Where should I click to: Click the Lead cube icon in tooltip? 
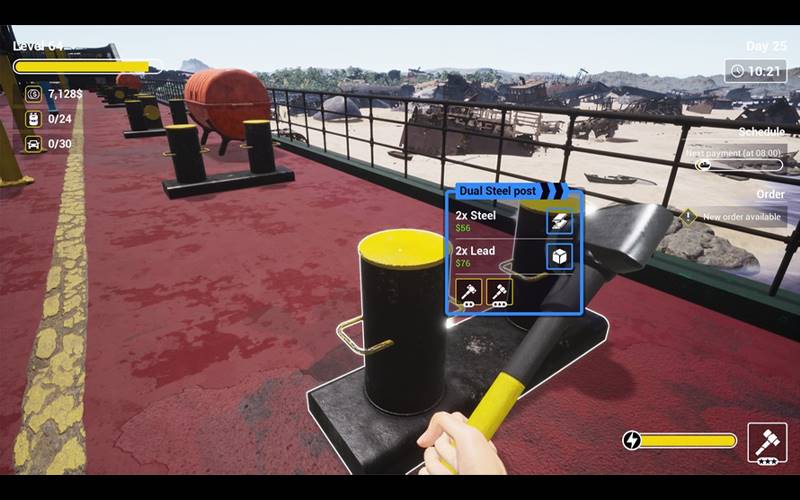click(559, 258)
